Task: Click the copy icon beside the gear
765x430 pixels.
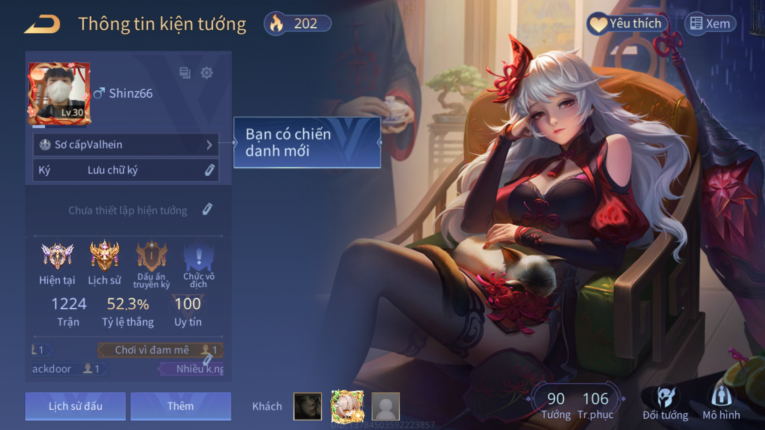Action: click(x=184, y=73)
